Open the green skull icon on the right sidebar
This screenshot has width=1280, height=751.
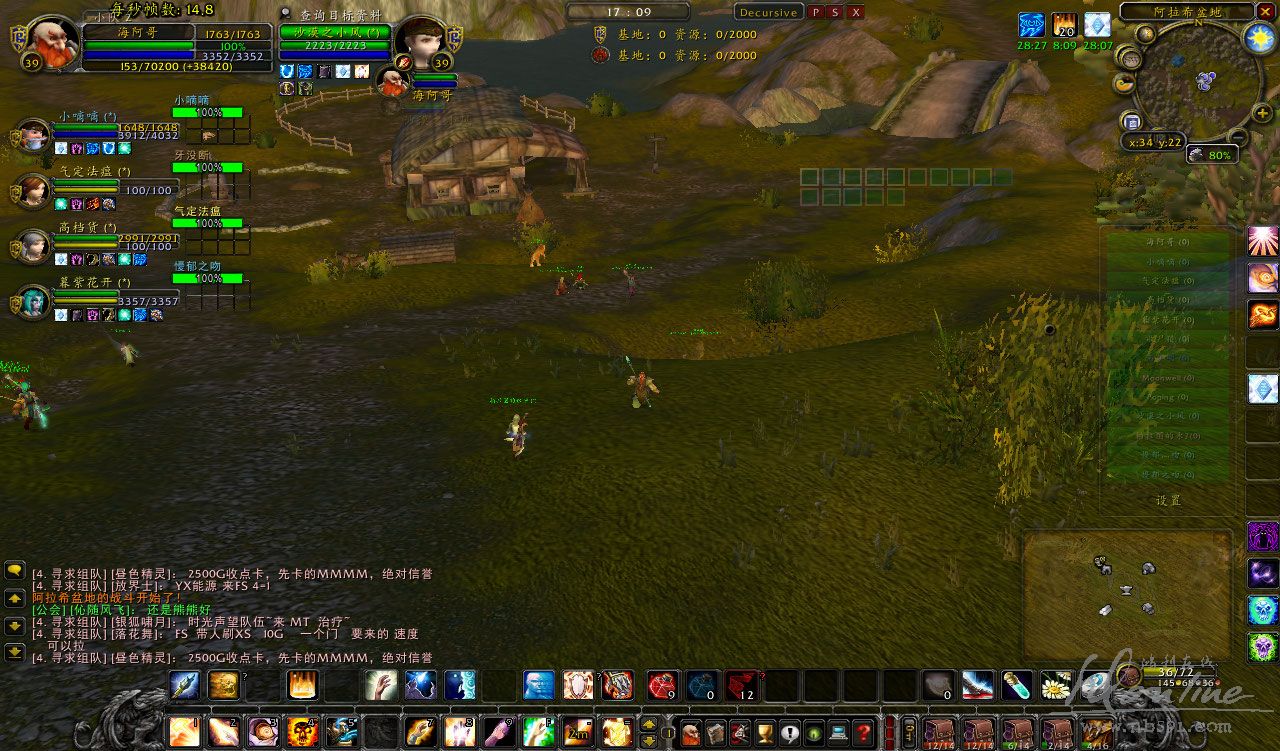(1262, 647)
